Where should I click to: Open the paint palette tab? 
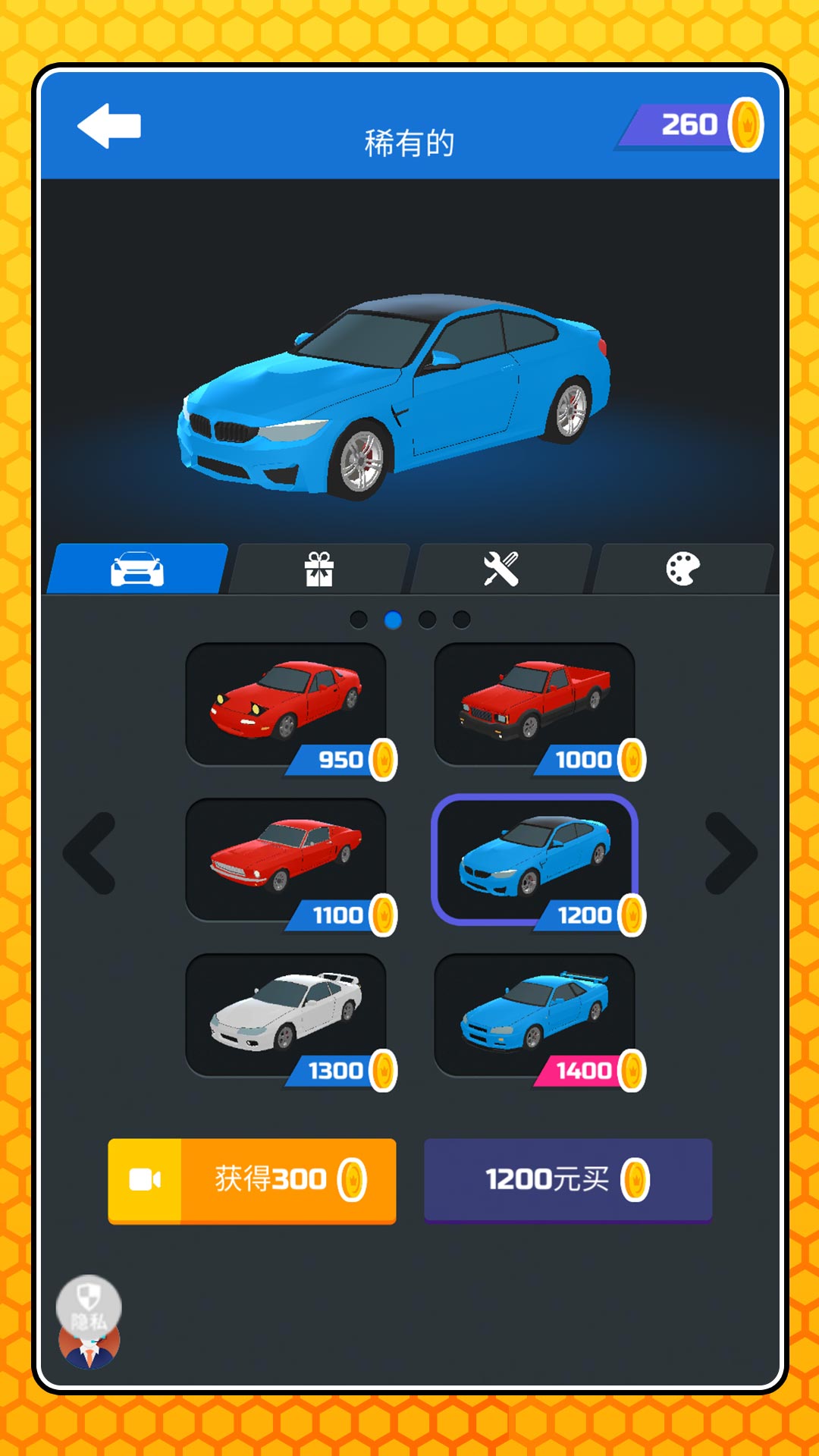coord(682,569)
